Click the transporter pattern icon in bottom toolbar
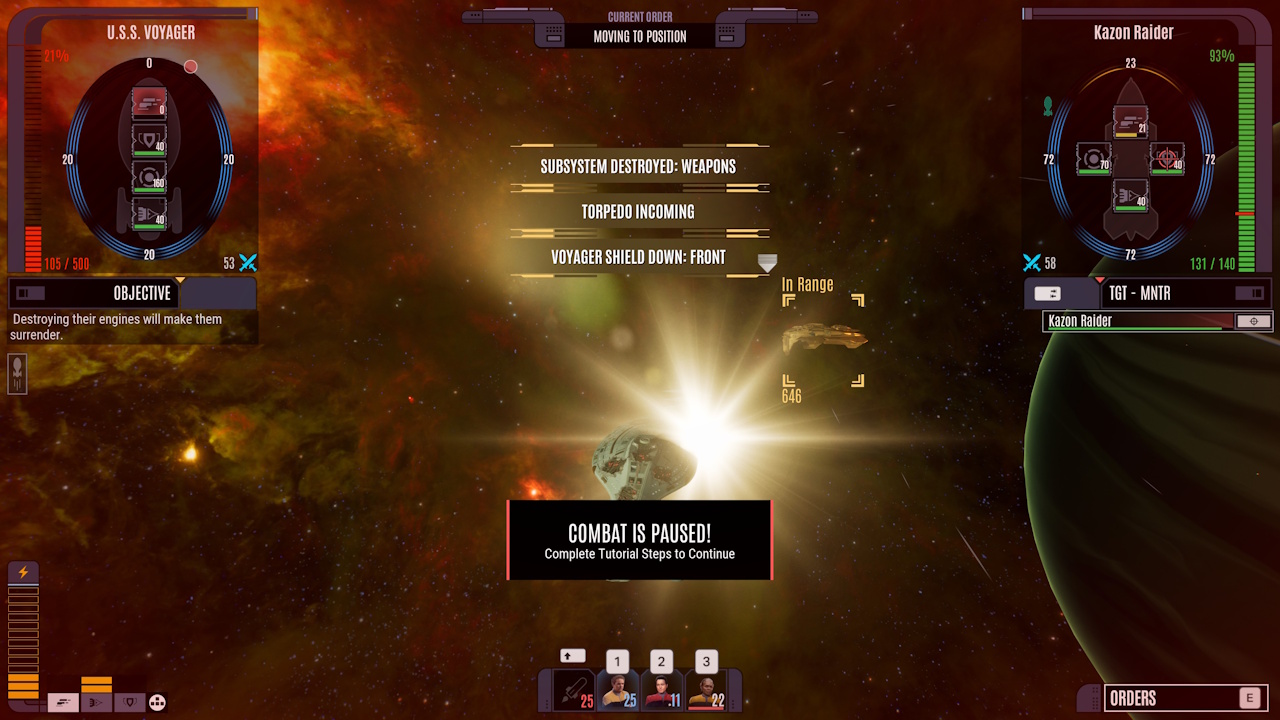This screenshot has height=720, width=1280. pos(157,702)
